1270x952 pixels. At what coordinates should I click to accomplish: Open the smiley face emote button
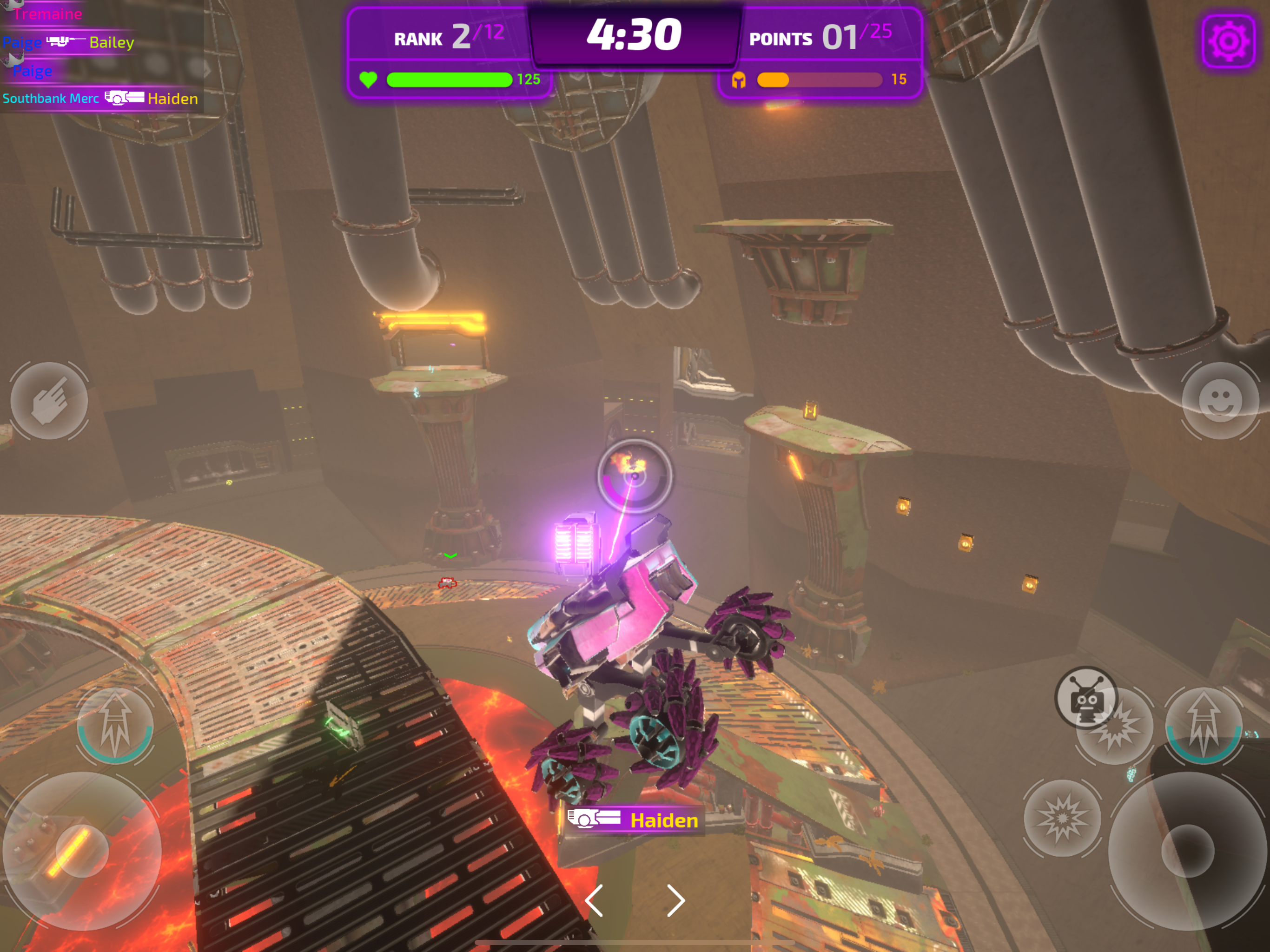[1219, 401]
